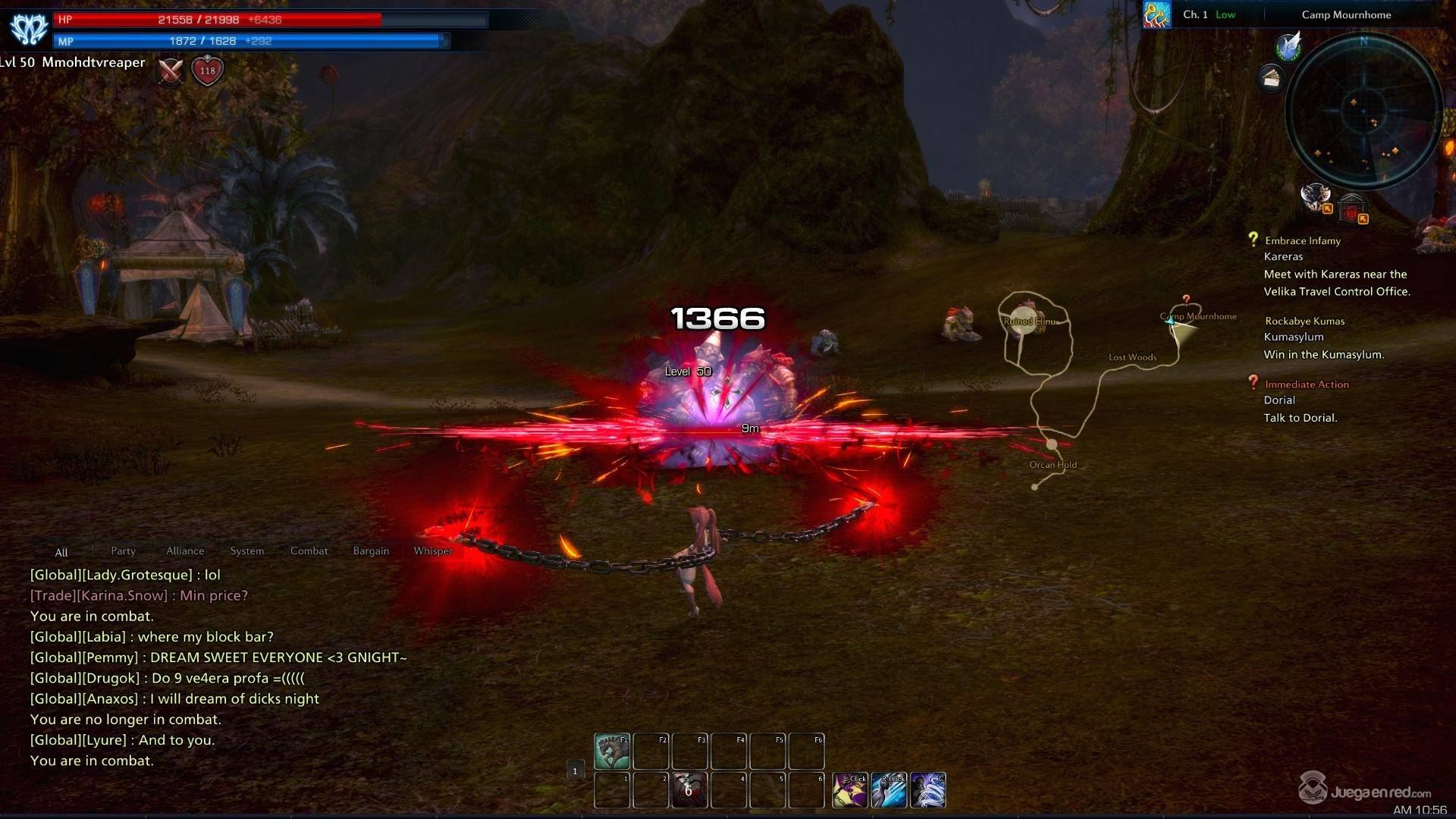The image size is (1456, 819).
Task: Show the Combat chat tab
Action: (309, 551)
